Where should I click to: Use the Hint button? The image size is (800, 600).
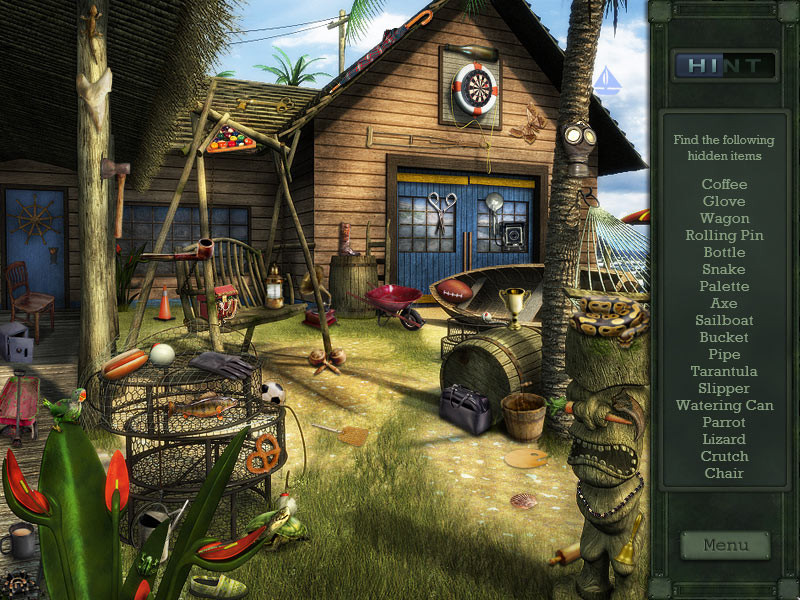point(725,66)
